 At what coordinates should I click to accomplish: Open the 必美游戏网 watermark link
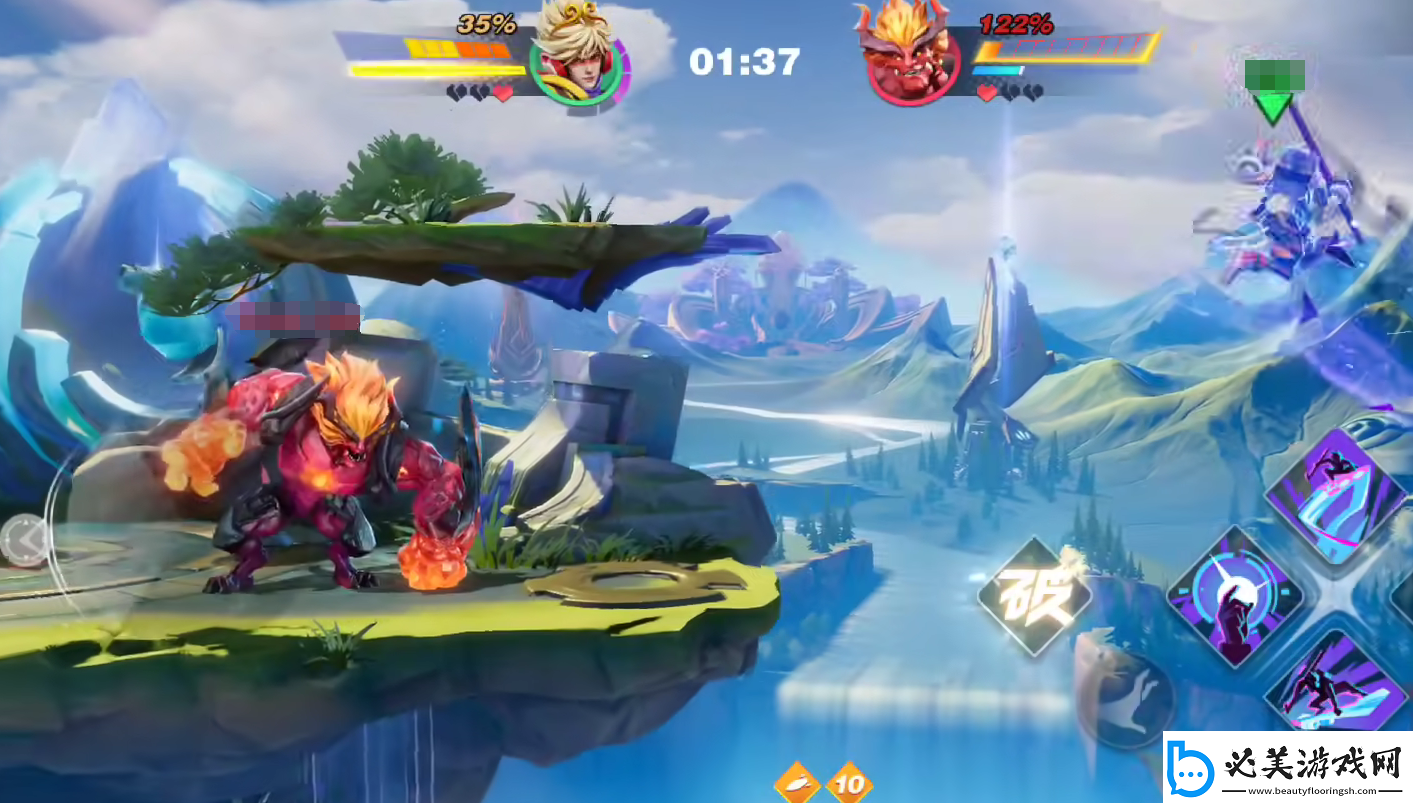tap(1287, 768)
